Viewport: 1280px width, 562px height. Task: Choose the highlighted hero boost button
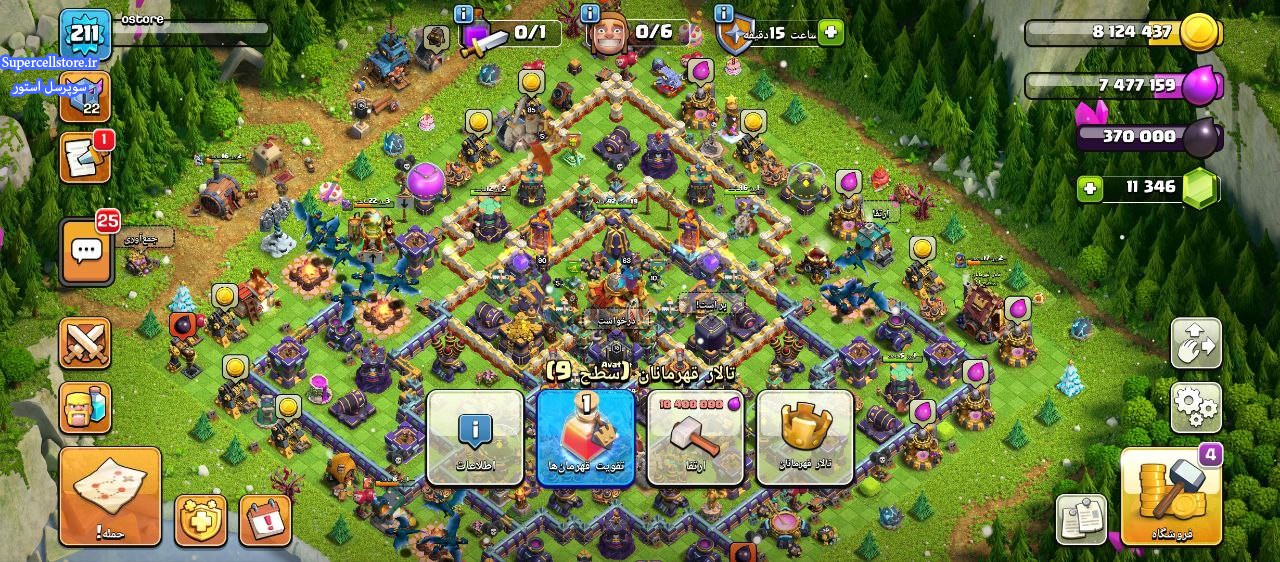(x=586, y=438)
